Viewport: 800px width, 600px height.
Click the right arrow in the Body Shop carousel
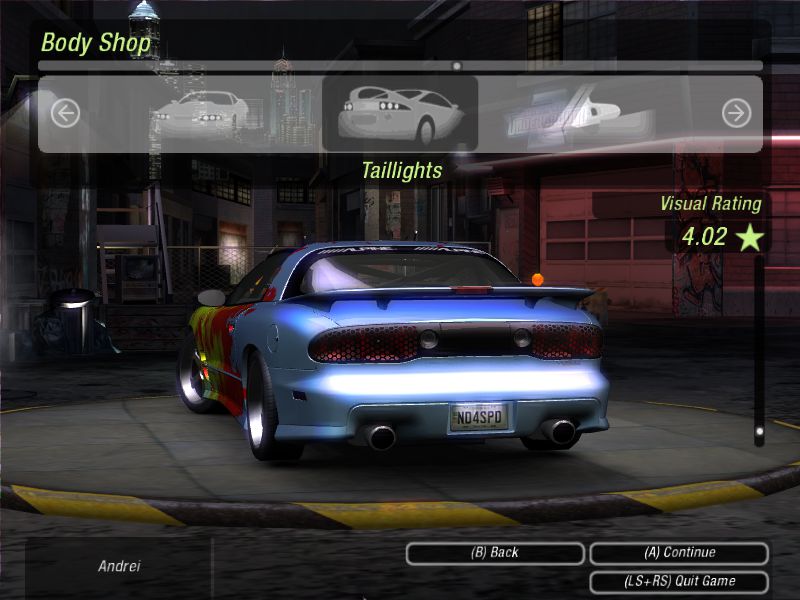pyautogui.click(x=736, y=113)
